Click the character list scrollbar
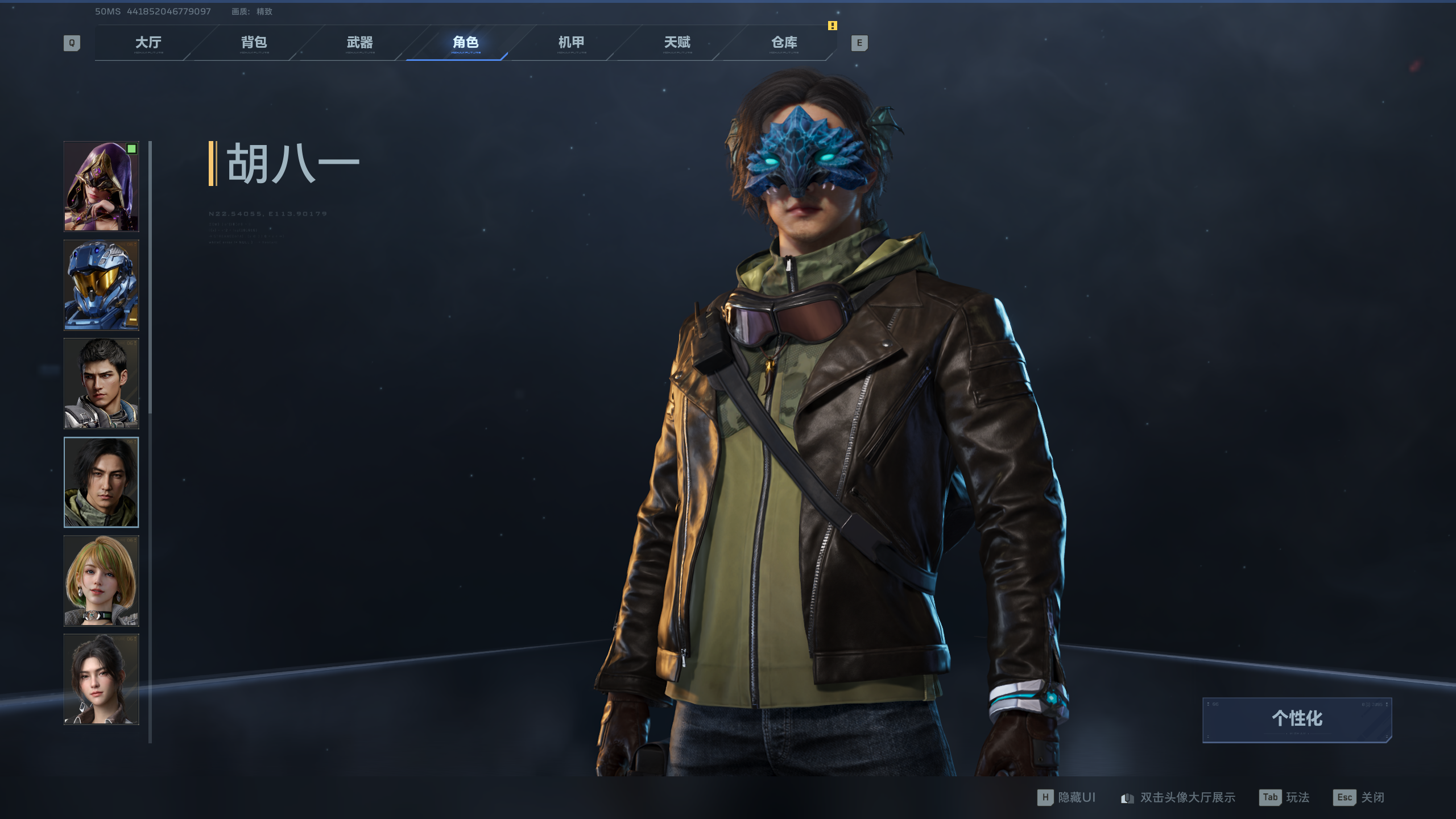Screen dimensions: 1456x819 click(x=150, y=278)
